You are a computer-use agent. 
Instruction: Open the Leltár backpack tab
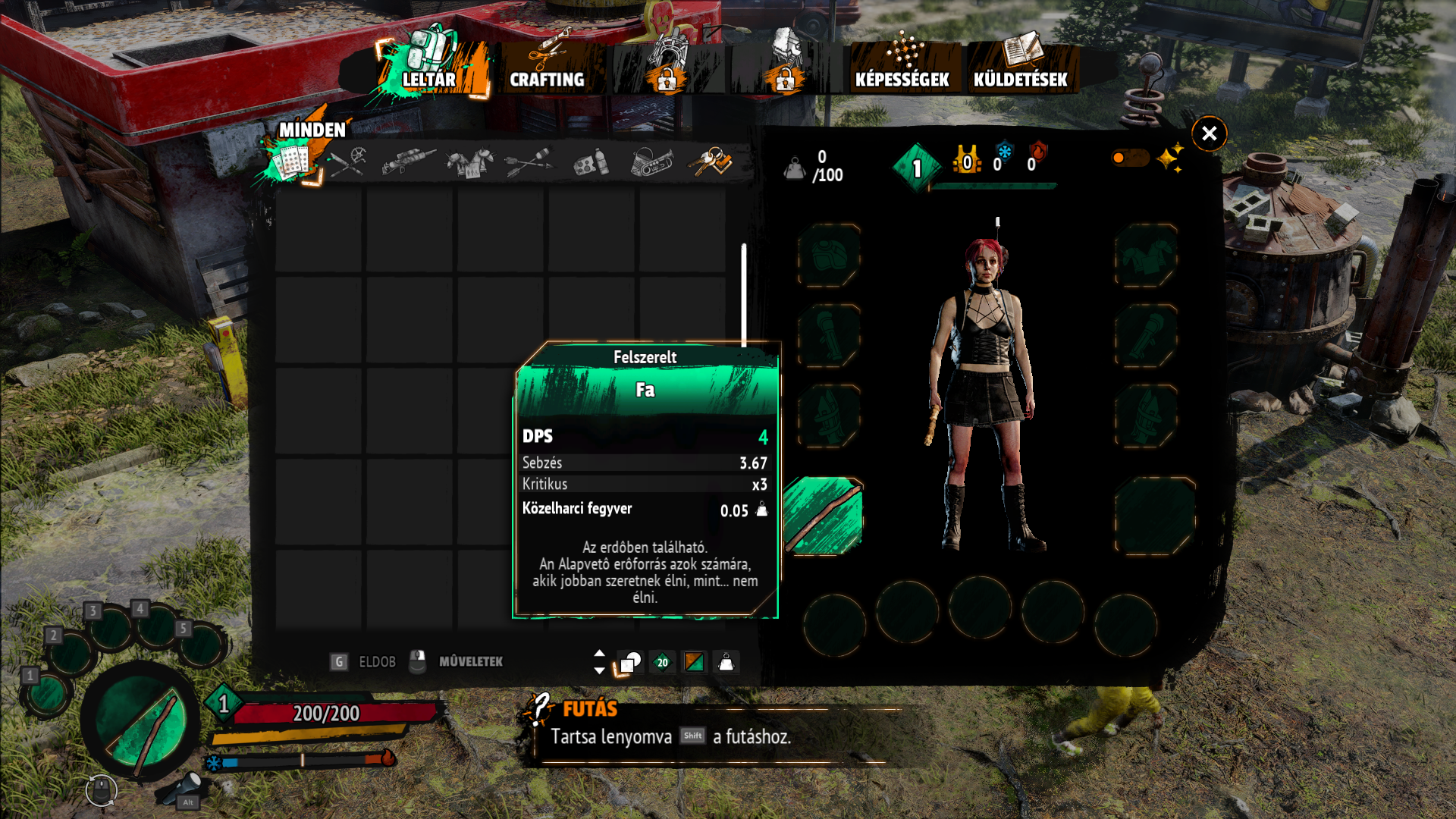pos(430,67)
